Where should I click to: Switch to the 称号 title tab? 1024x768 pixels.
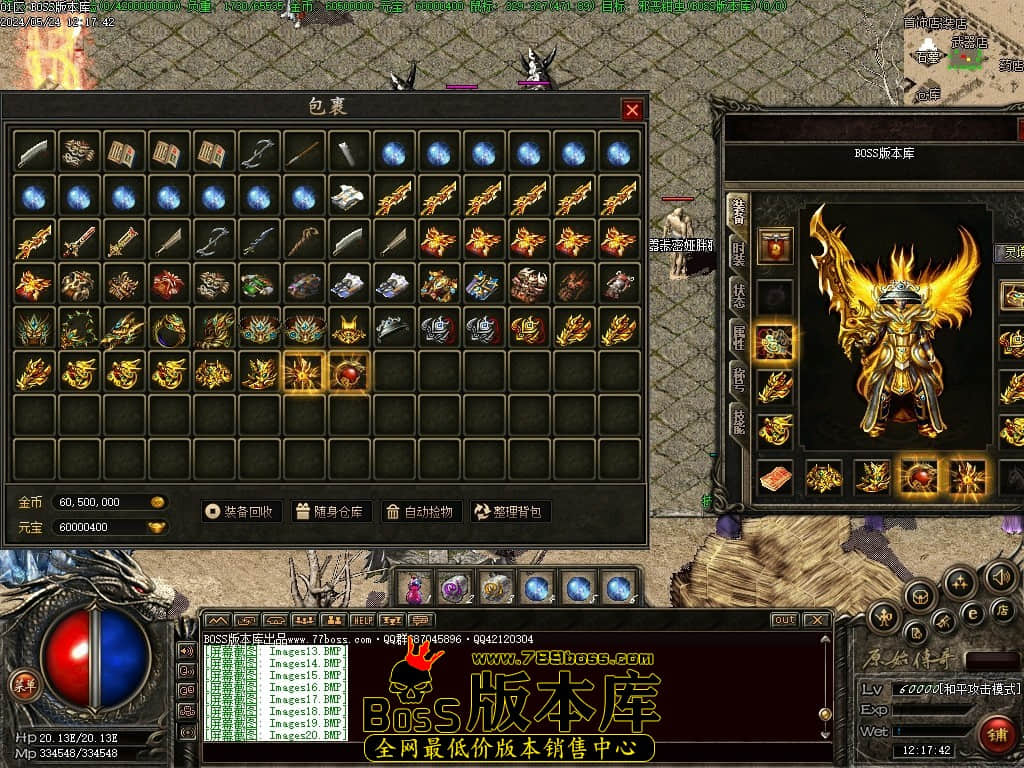pyautogui.click(x=738, y=380)
